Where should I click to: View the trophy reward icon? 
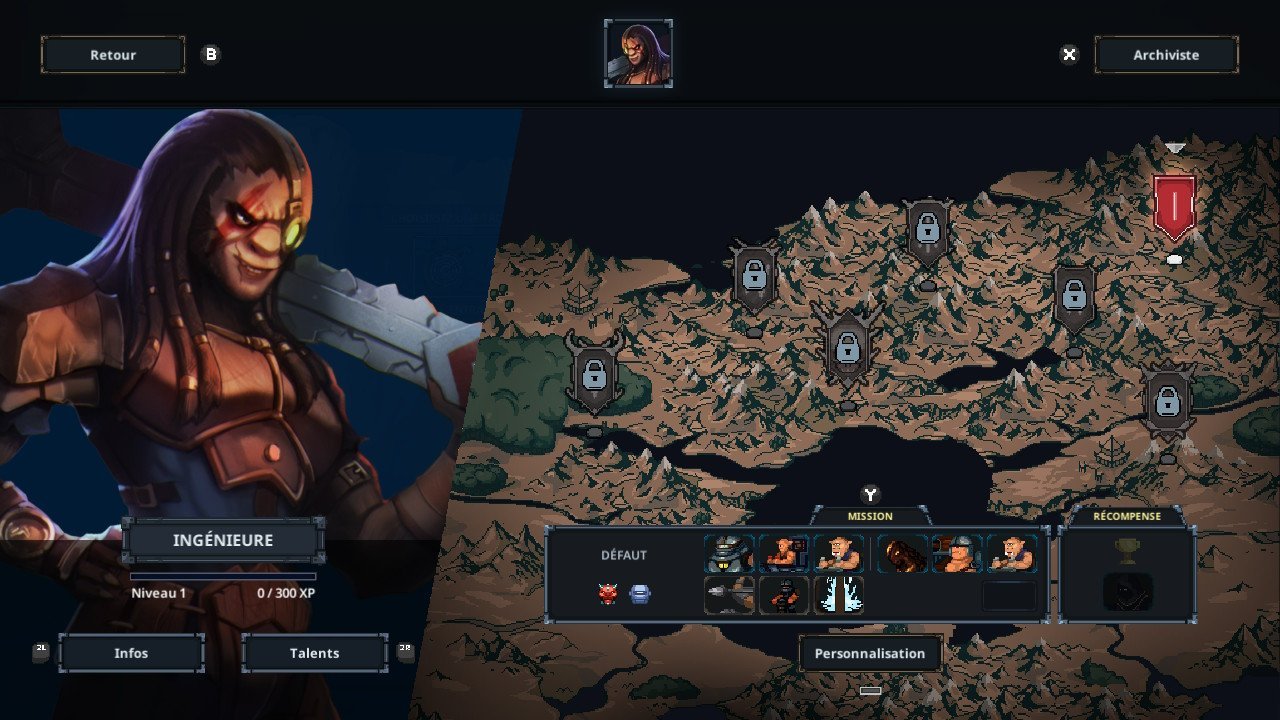tap(1127, 550)
